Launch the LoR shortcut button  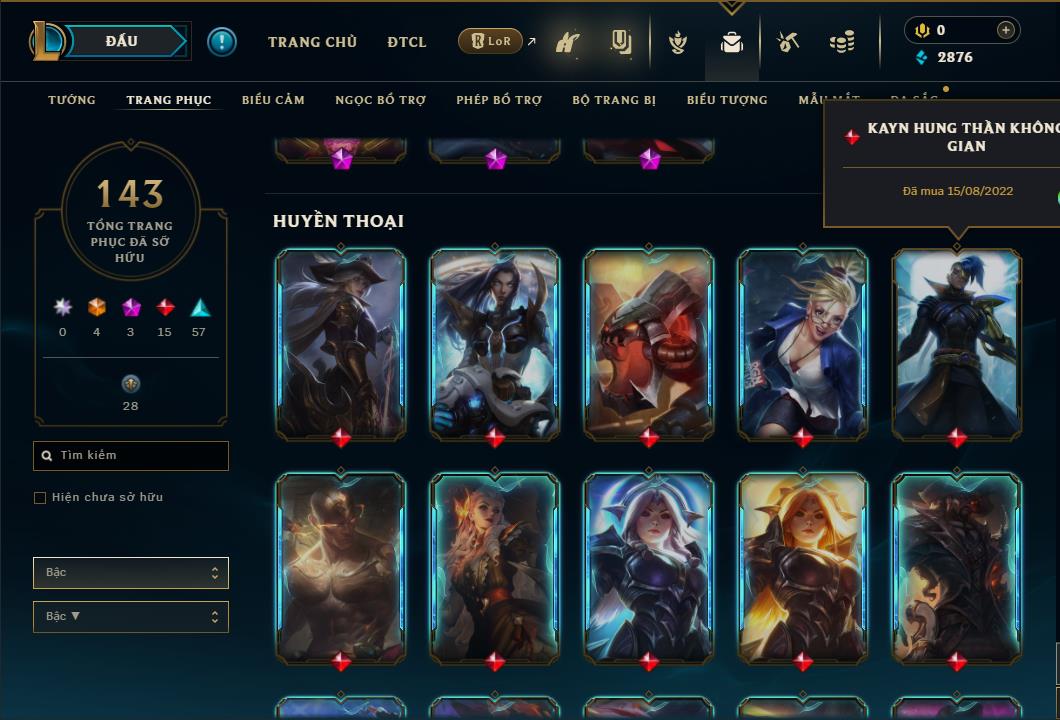[490, 41]
